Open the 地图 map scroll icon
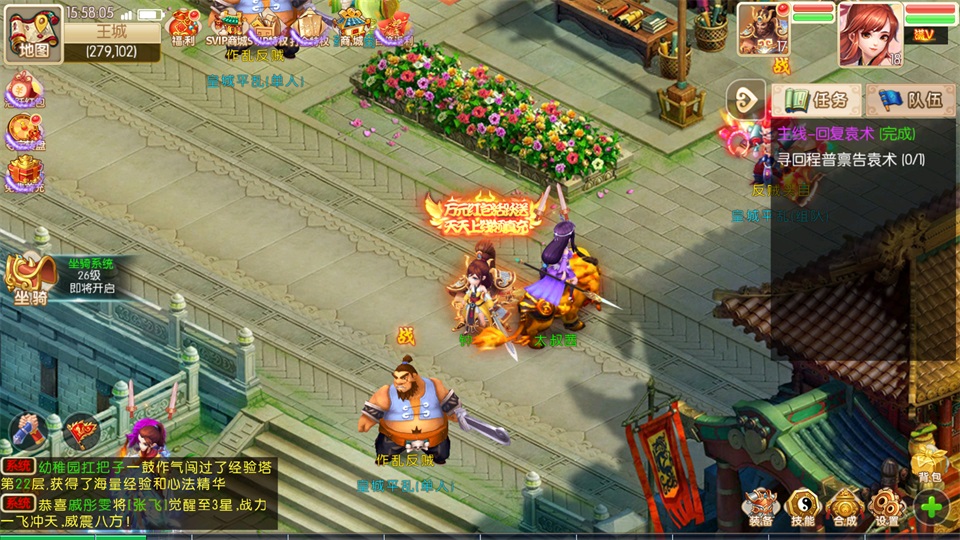The width and height of the screenshot is (960, 540). coord(33,34)
